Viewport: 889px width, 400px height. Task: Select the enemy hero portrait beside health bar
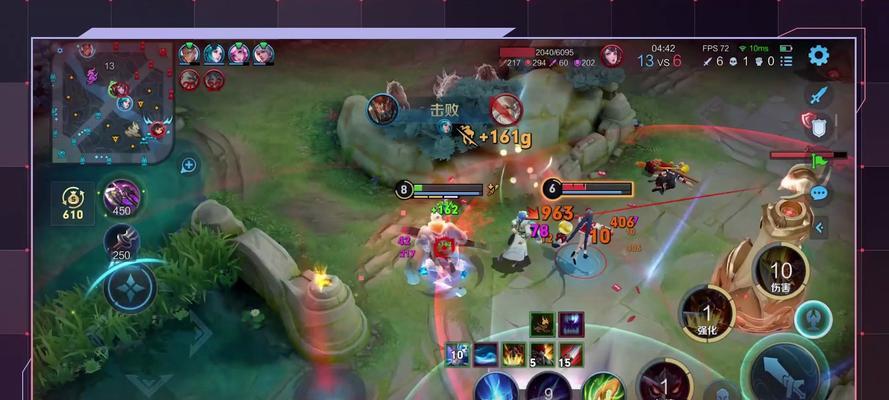coord(611,55)
